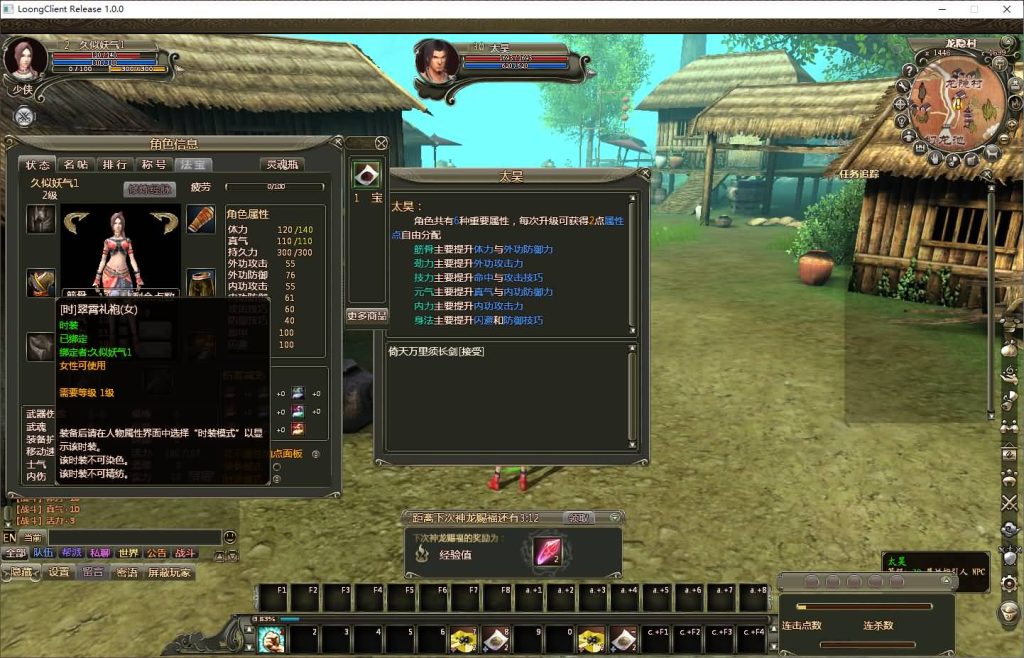The image size is (1024, 658).
Task: Activate the fist skill in hotbar slot 1
Action: tap(271, 639)
